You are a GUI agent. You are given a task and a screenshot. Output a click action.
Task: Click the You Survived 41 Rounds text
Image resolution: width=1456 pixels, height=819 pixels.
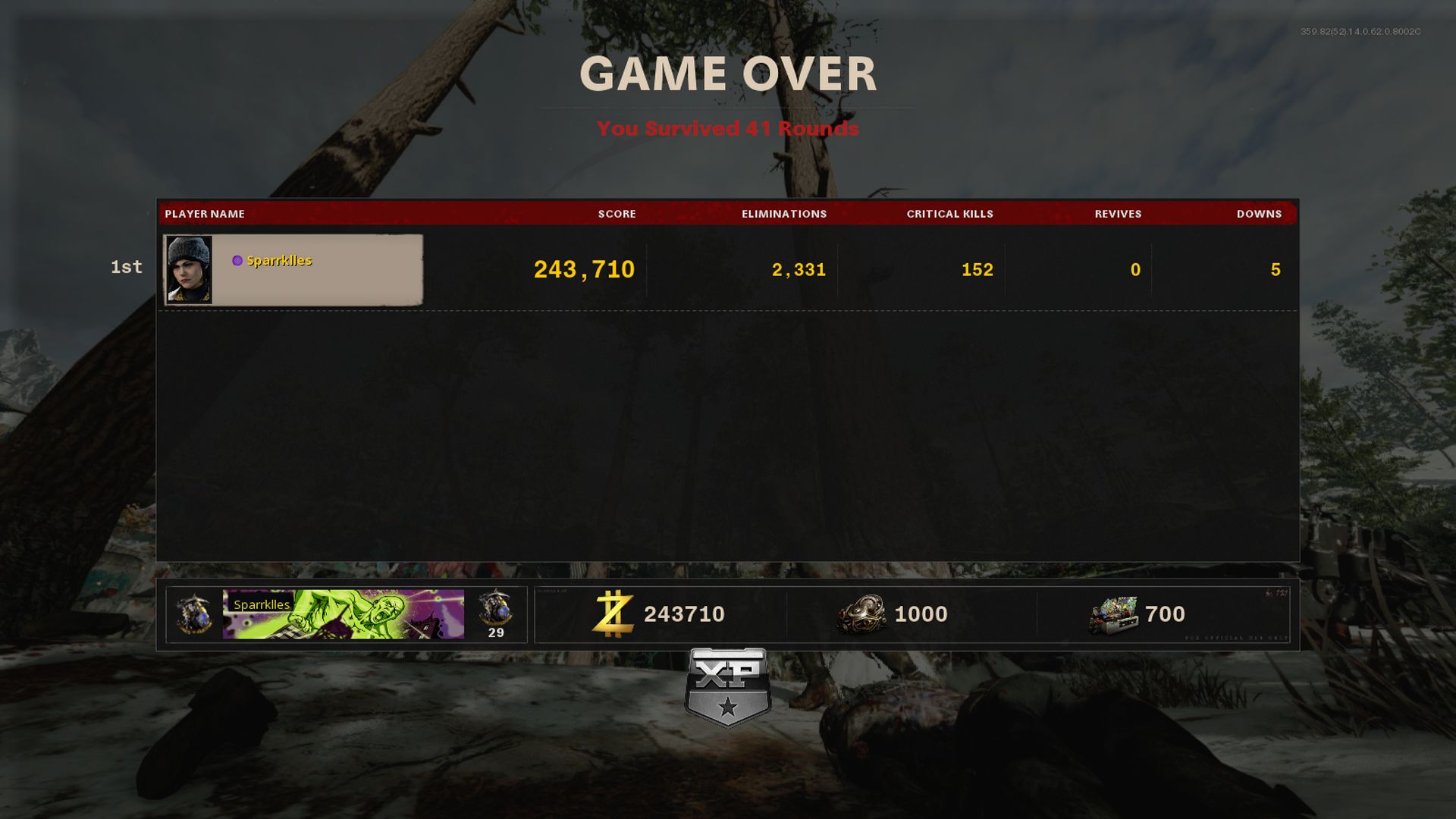[726, 129]
